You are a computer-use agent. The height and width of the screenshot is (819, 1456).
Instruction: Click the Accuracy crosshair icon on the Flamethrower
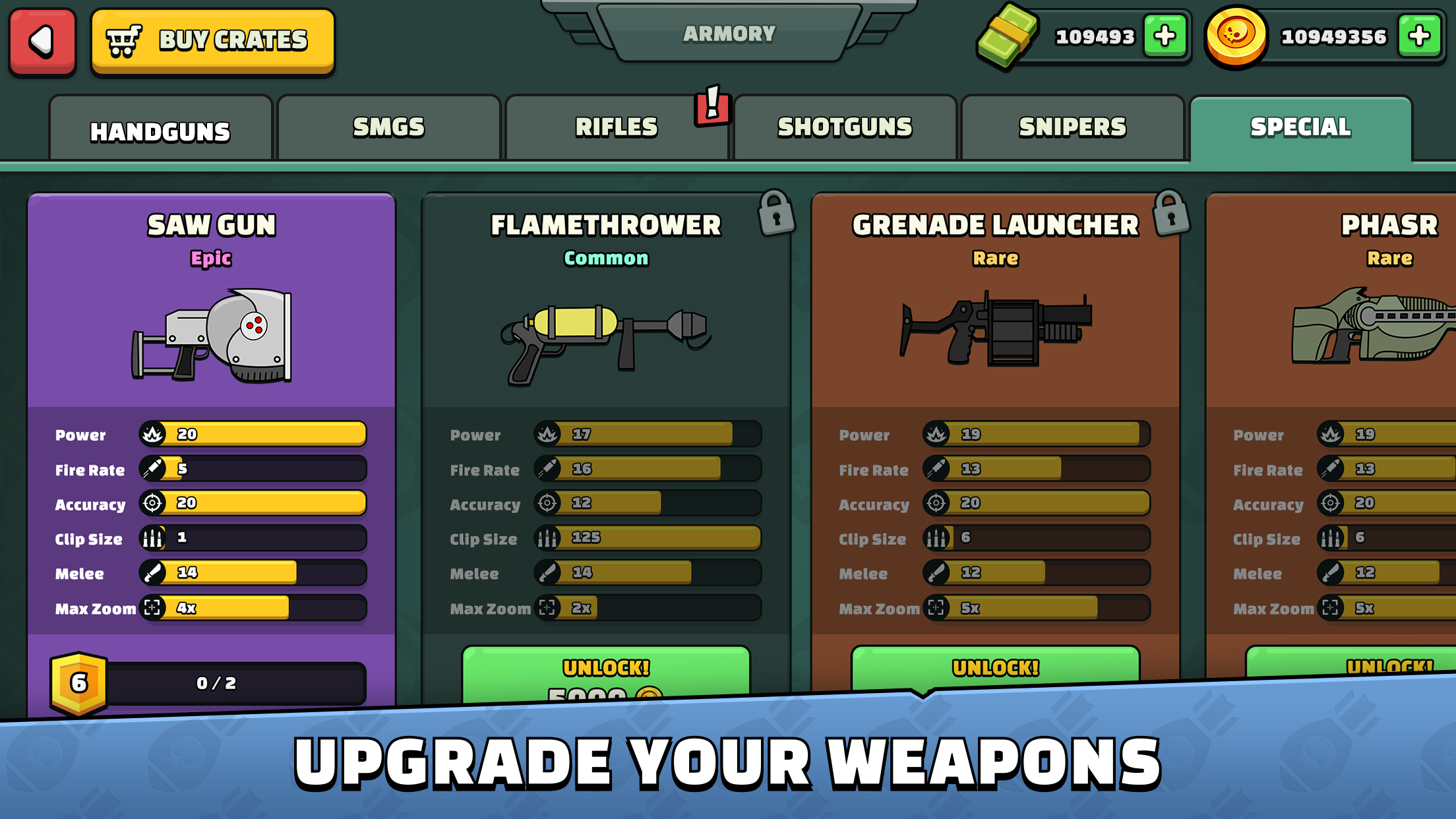(547, 504)
